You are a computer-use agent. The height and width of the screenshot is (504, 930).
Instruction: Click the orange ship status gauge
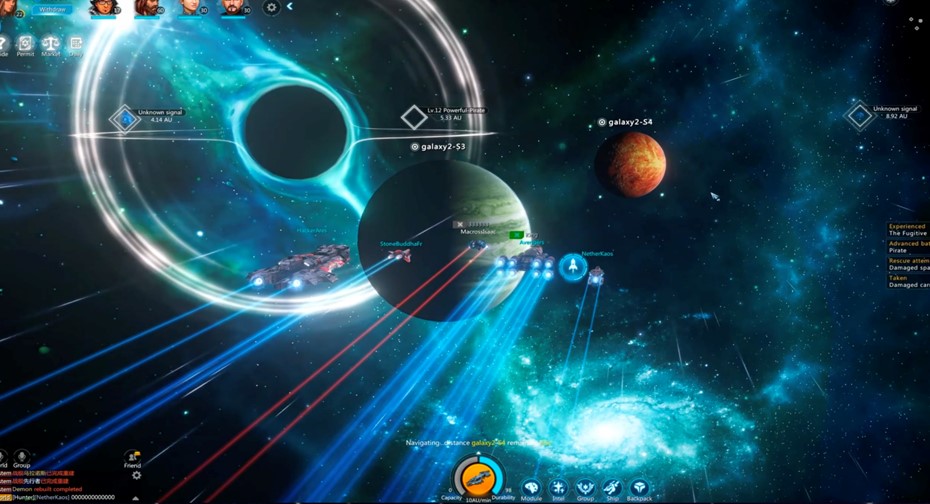[x=476, y=480]
